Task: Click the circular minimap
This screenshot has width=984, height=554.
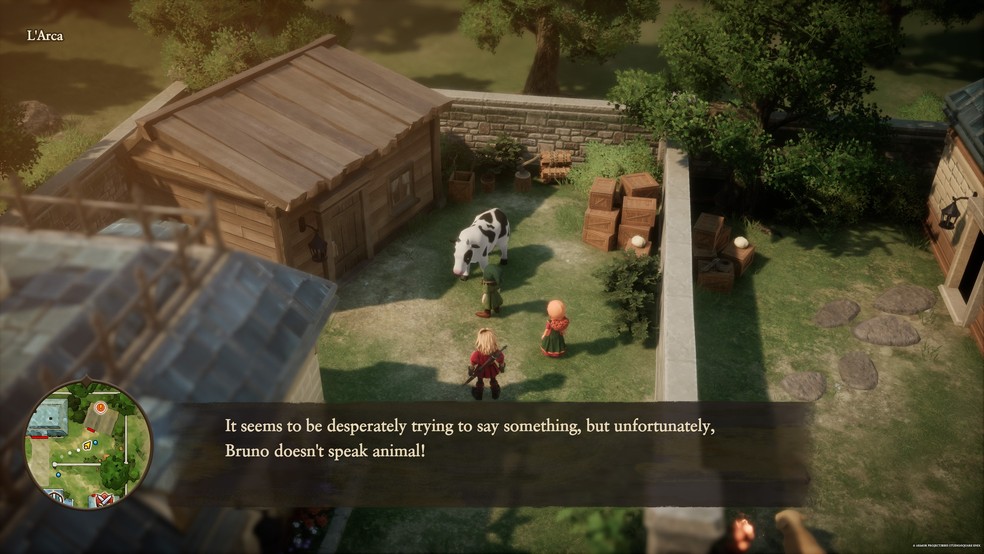Action: [x=88, y=445]
